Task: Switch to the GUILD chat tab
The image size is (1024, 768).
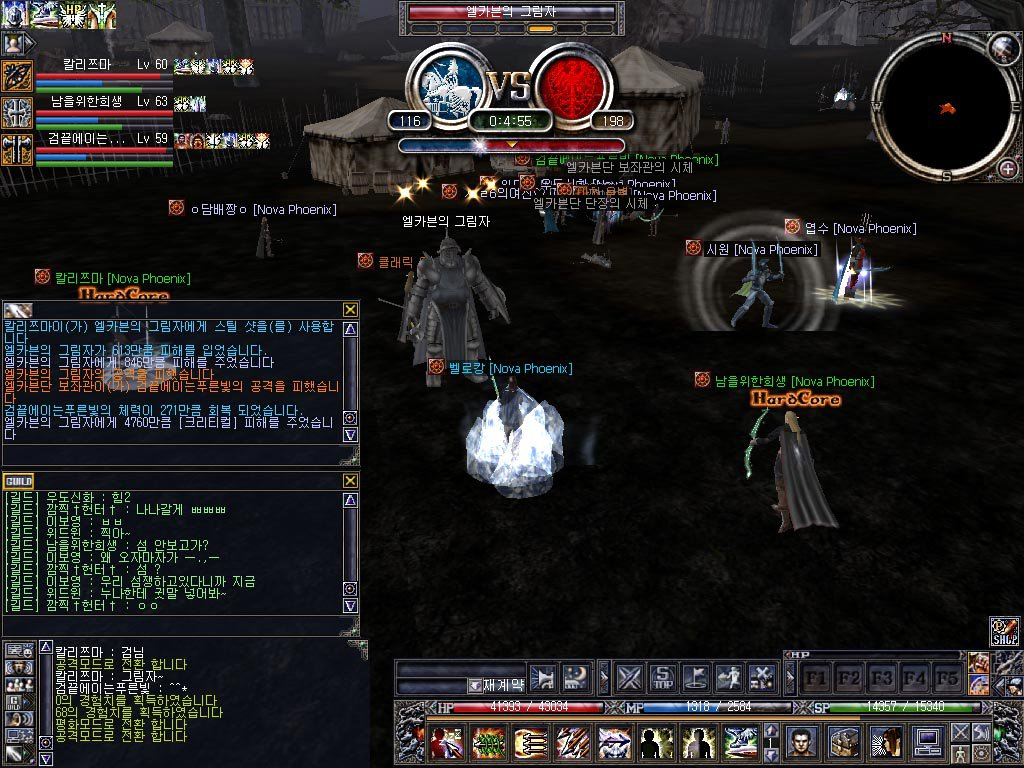Action: (x=18, y=481)
